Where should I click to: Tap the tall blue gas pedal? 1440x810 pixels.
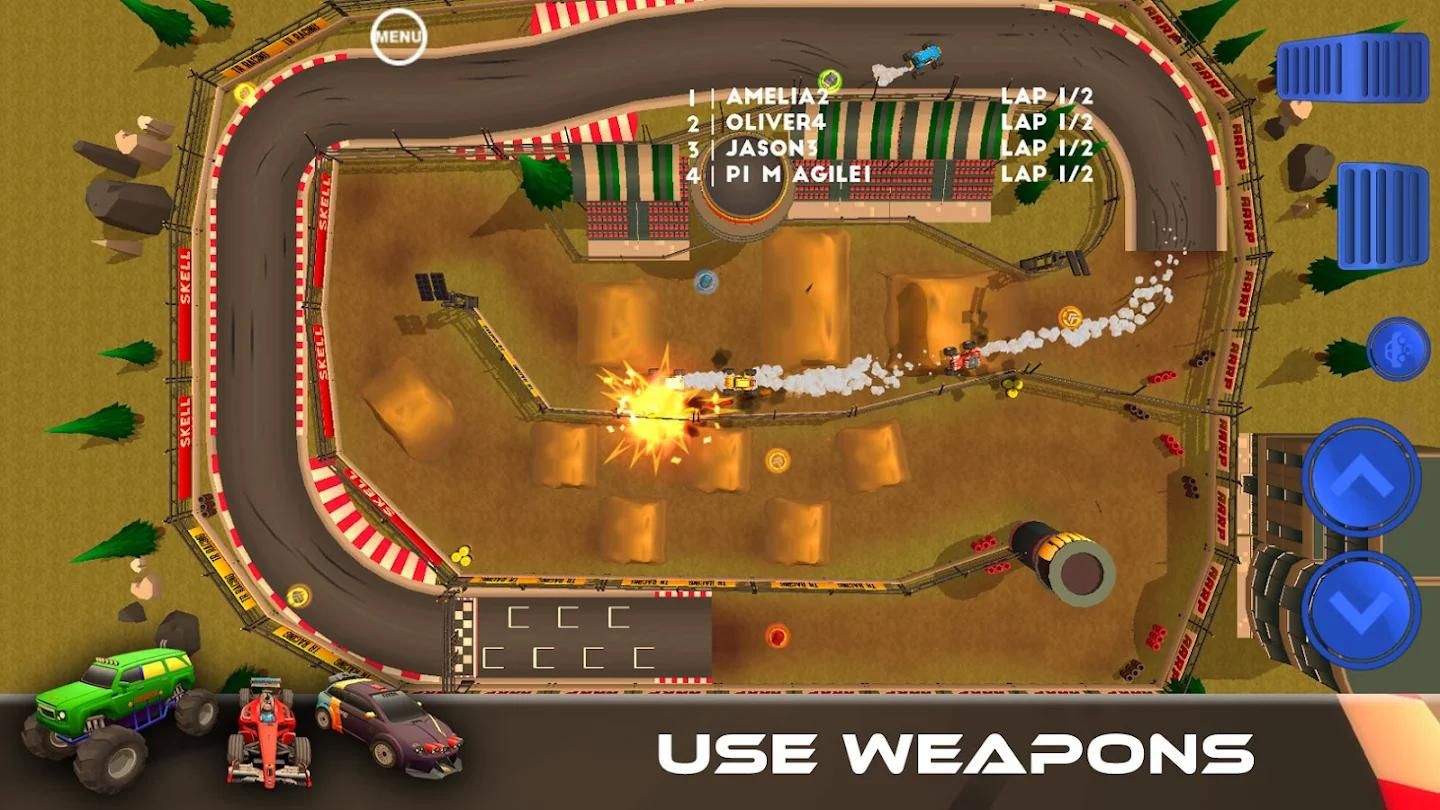pos(1382,215)
